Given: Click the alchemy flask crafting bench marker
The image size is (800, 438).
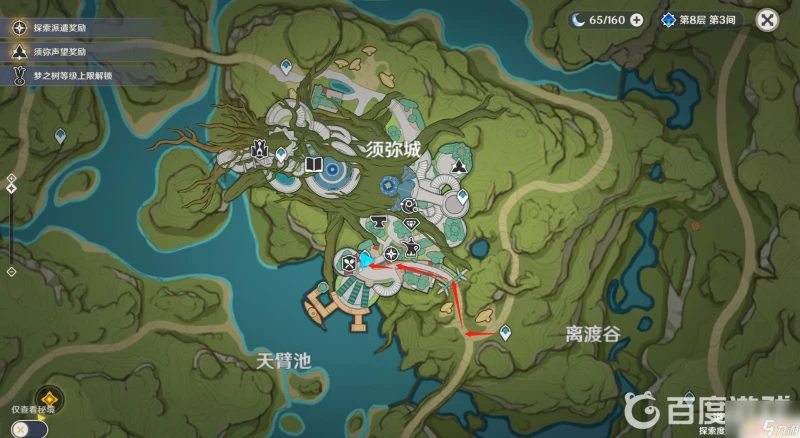Looking at the screenshot, I should (410, 246).
